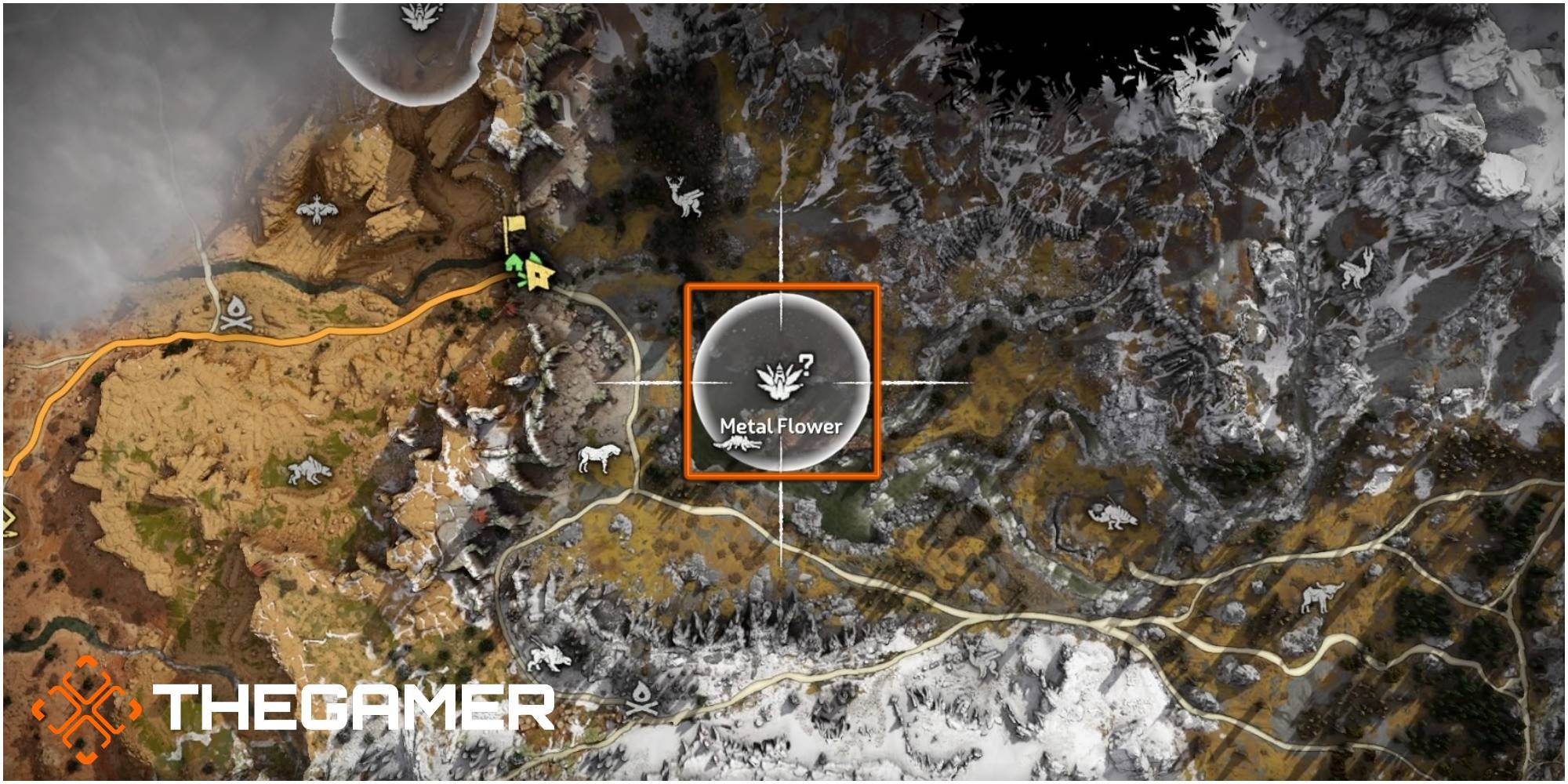Click the question mark on the Metal Flower marker

806,365
